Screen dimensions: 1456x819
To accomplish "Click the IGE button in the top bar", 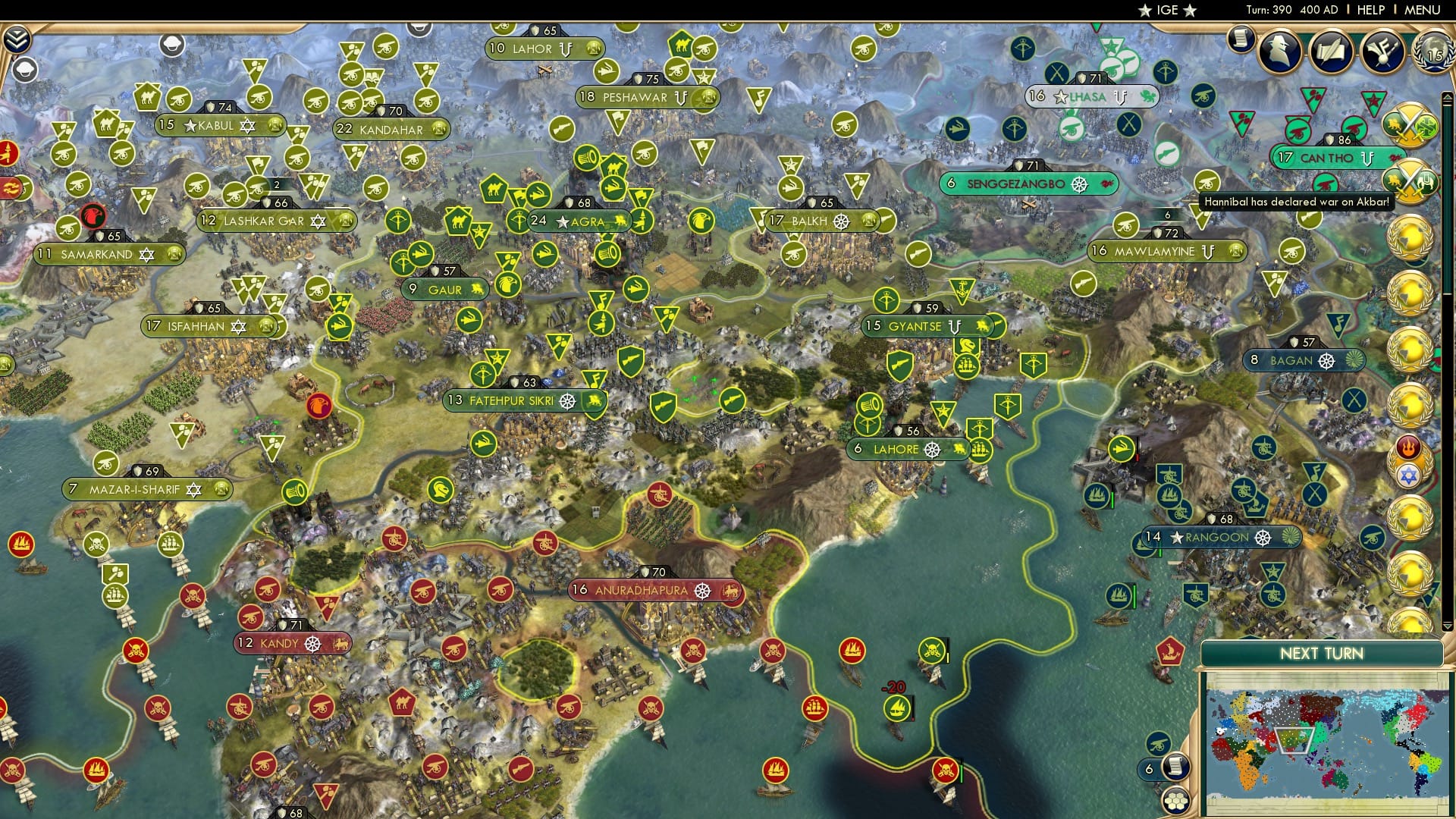I will pos(1166,10).
